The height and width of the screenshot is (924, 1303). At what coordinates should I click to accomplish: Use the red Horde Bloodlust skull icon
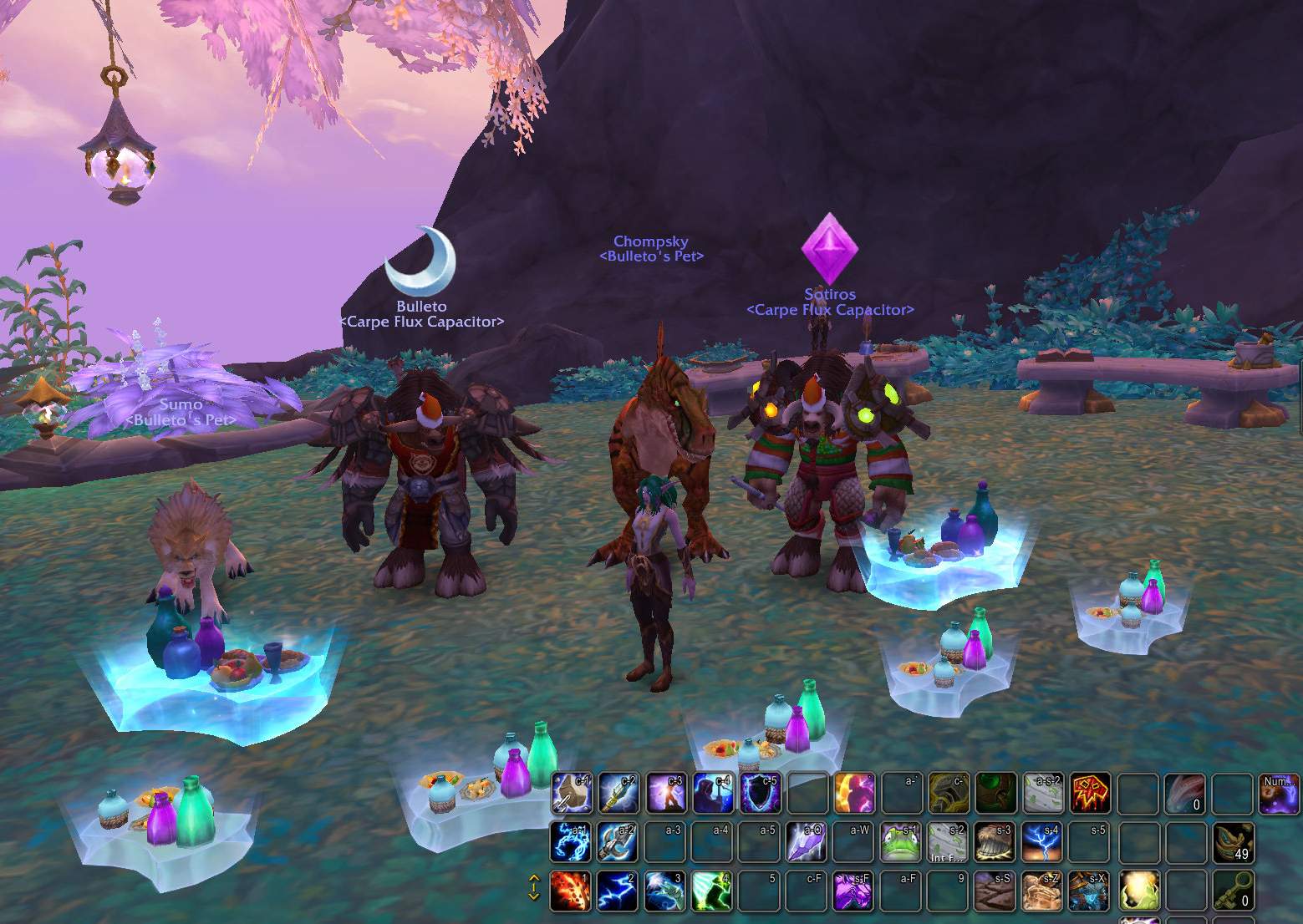coord(1090,793)
